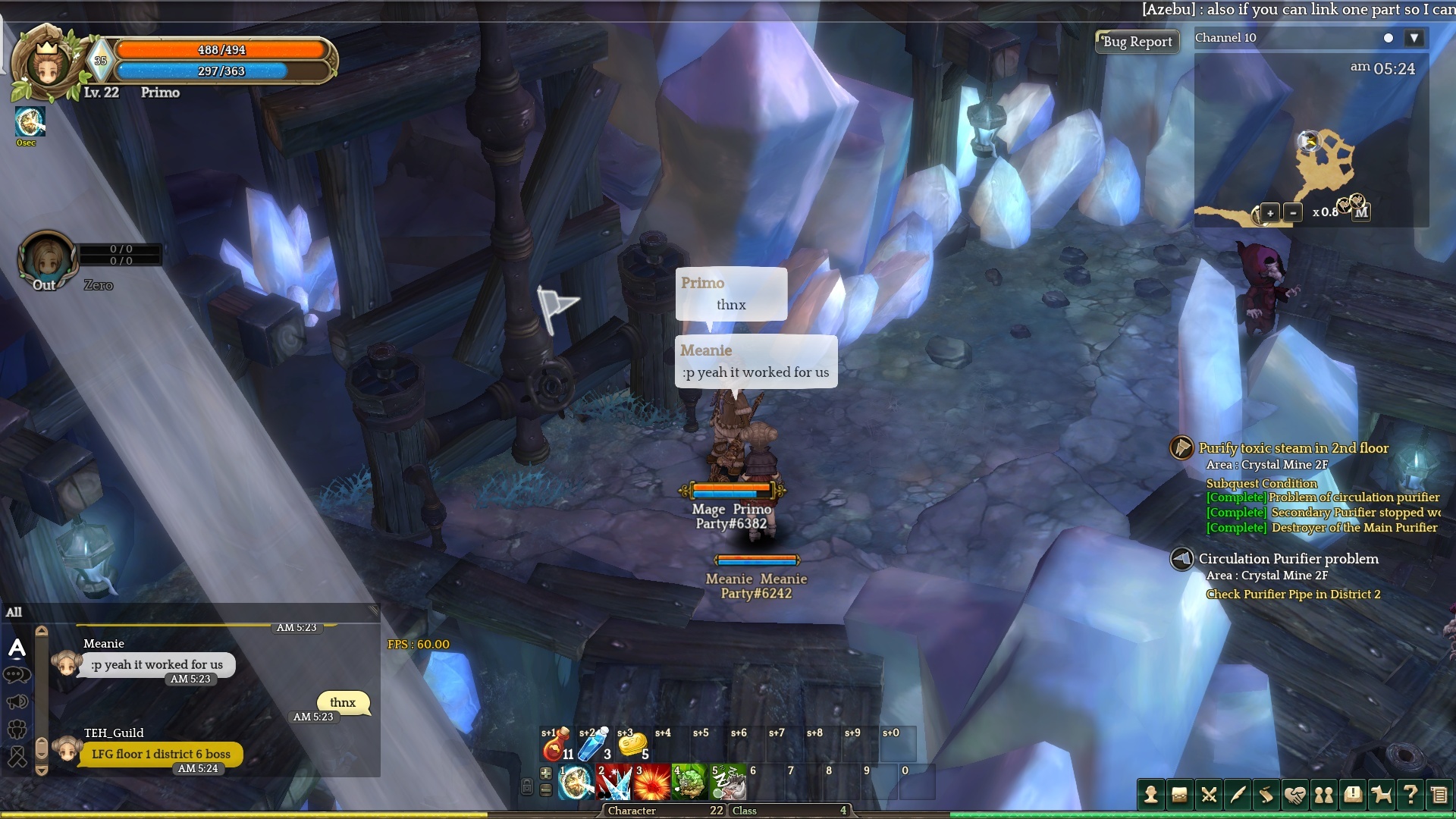Open the character info menu icon
The height and width of the screenshot is (819, 1456).
coord(1150,794)
